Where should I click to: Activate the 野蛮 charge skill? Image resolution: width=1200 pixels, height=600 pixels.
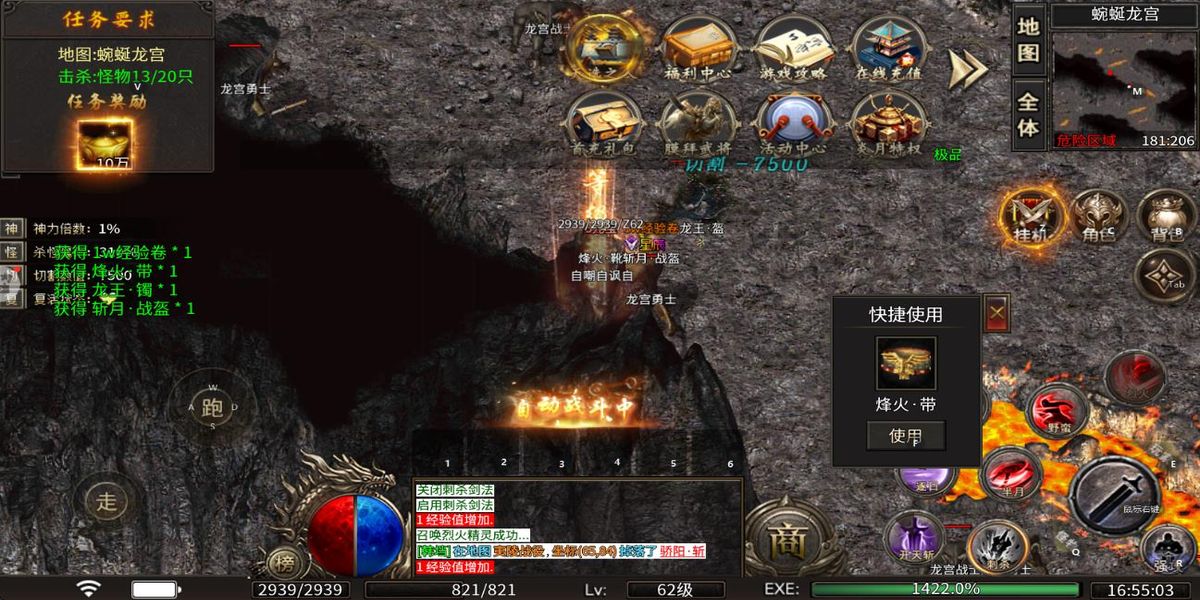click(x=1057, y=410)
